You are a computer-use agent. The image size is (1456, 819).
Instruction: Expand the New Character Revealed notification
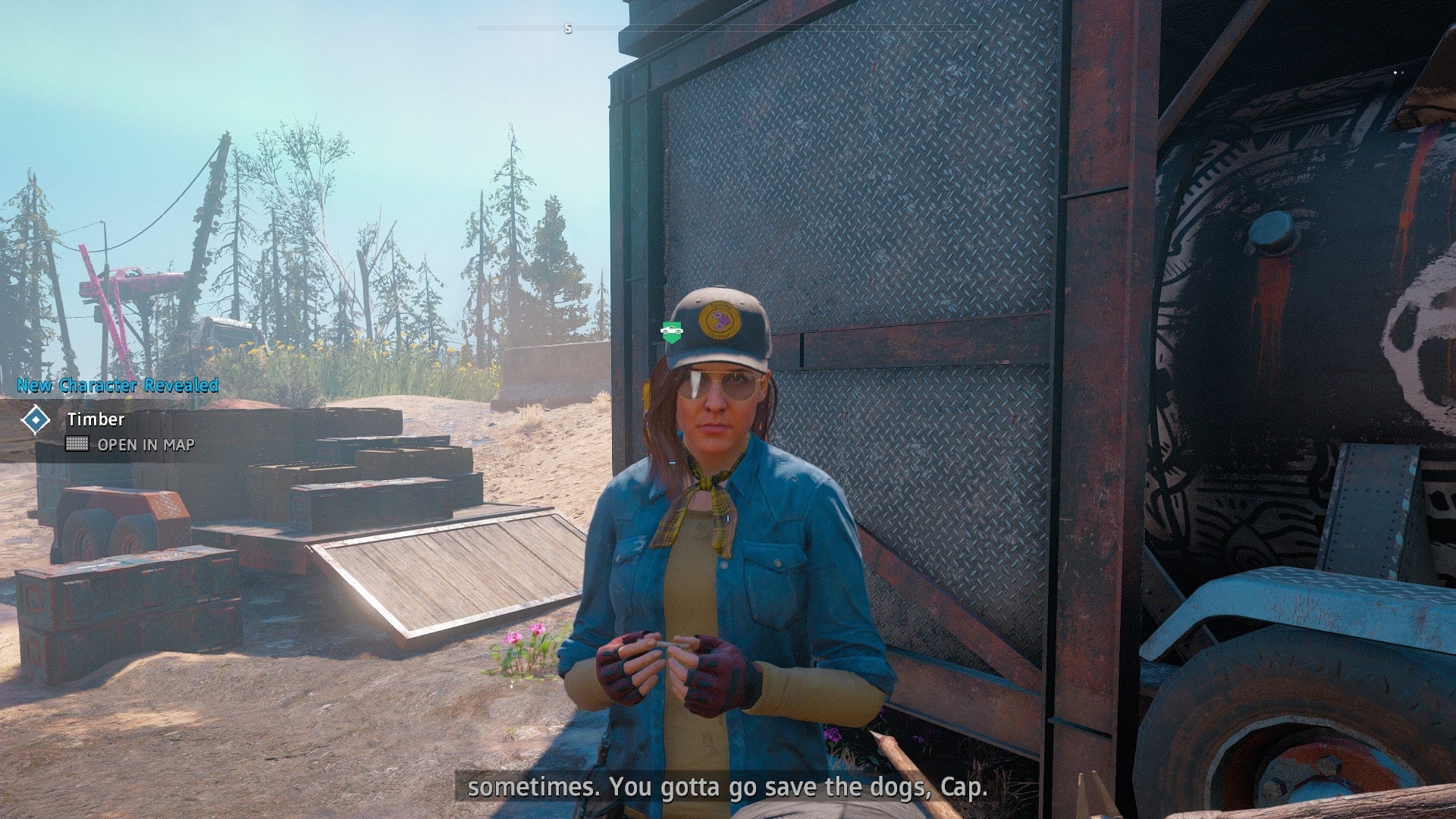114,385
